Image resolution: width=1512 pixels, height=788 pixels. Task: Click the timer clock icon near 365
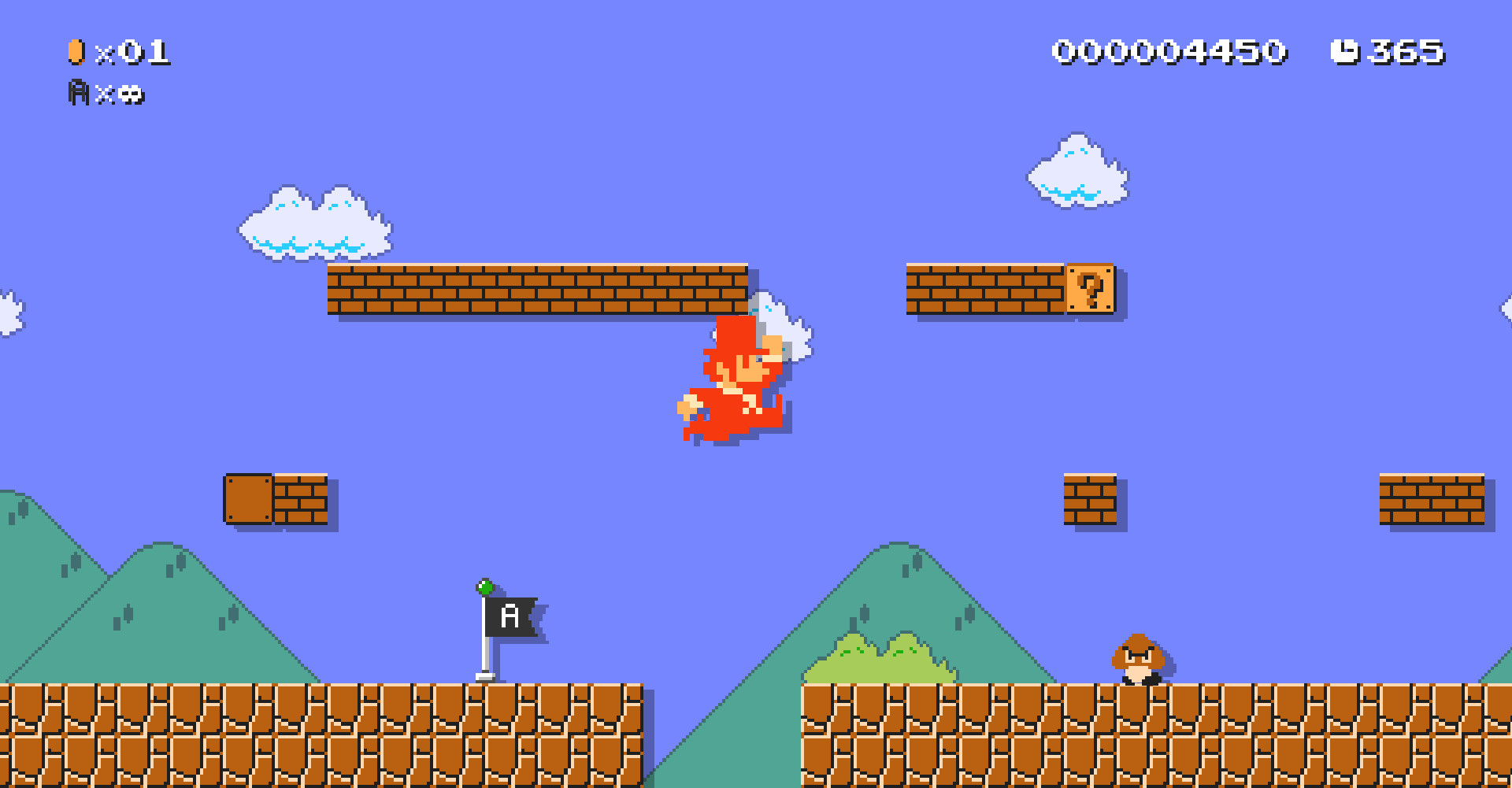[1344, 50]
